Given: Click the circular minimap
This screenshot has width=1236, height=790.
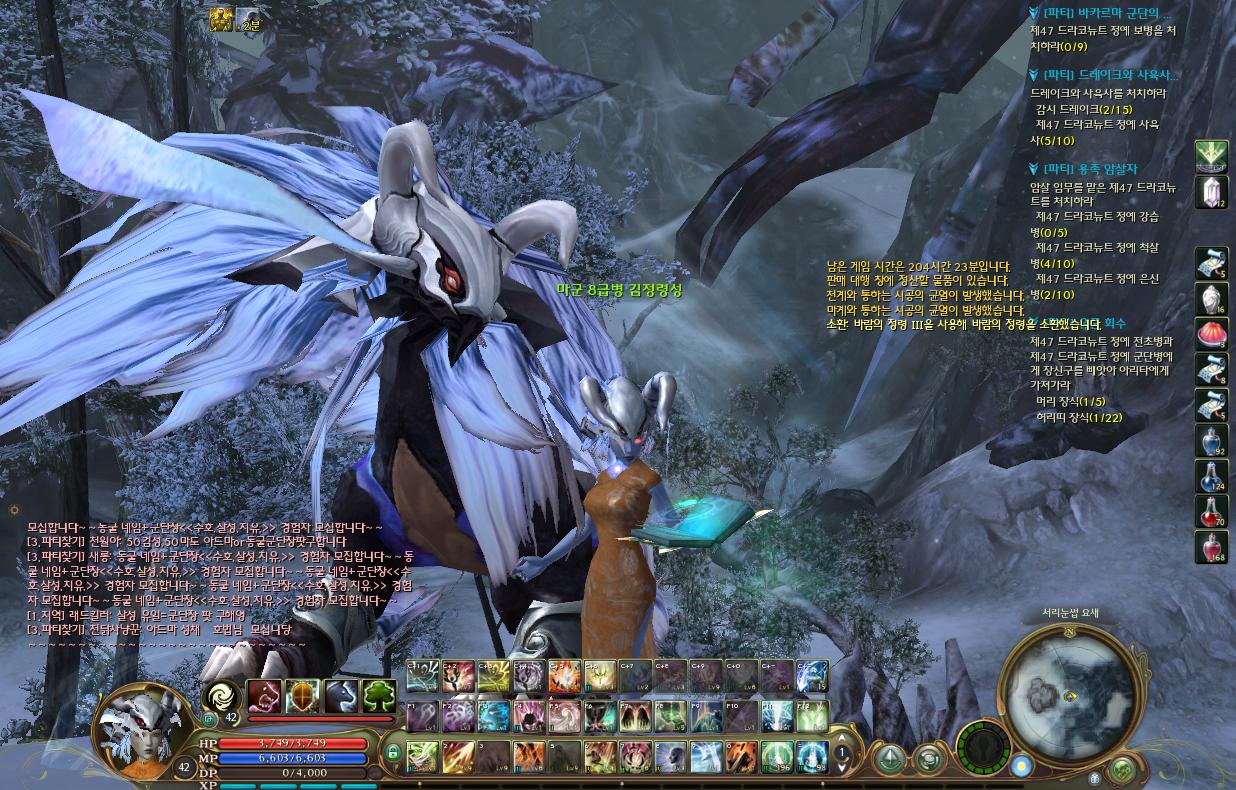Looking at the screenshot, I should point(1071,693).
